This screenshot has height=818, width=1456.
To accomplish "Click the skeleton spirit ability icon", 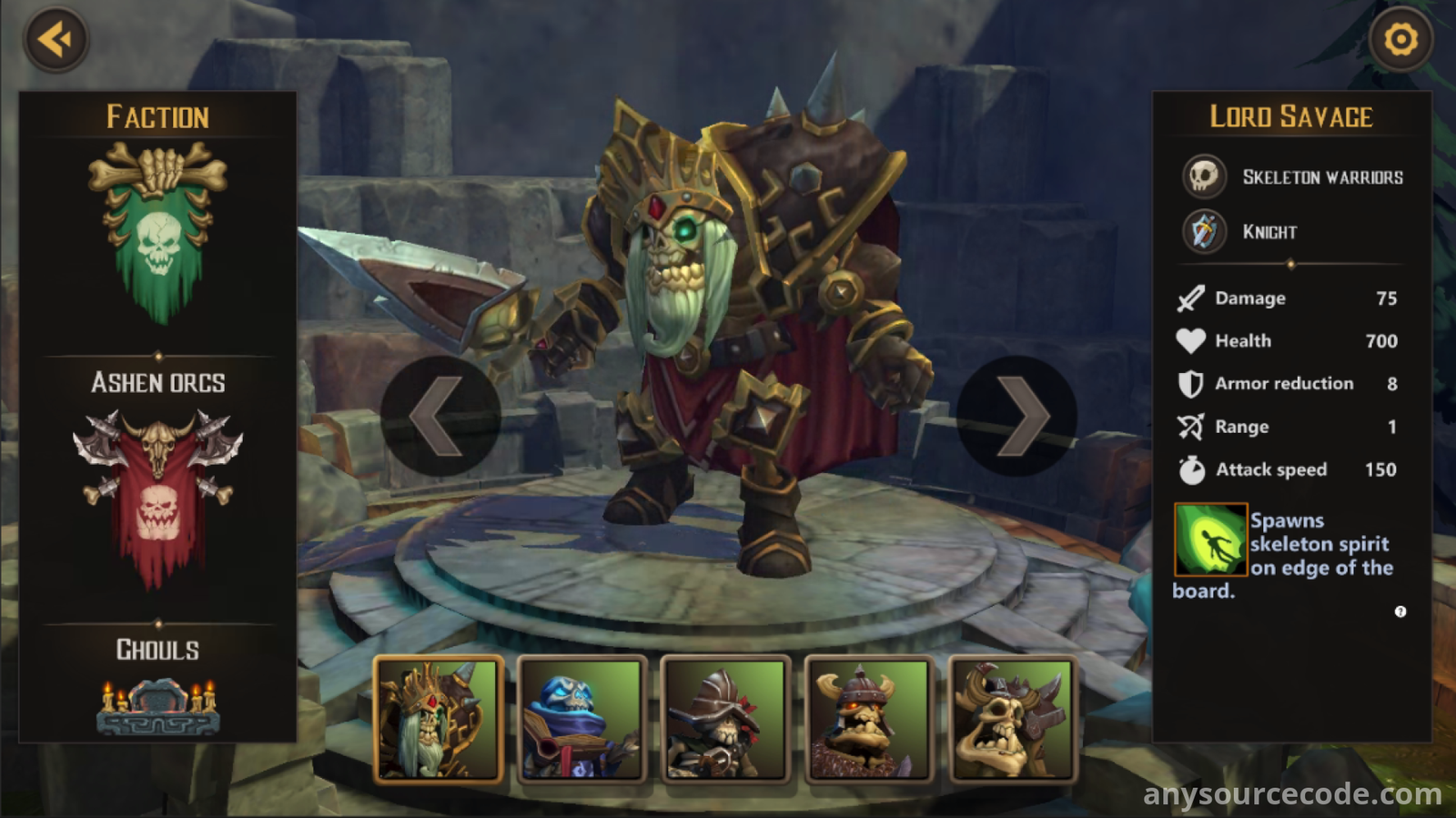I will click(x=1210, y=540).
